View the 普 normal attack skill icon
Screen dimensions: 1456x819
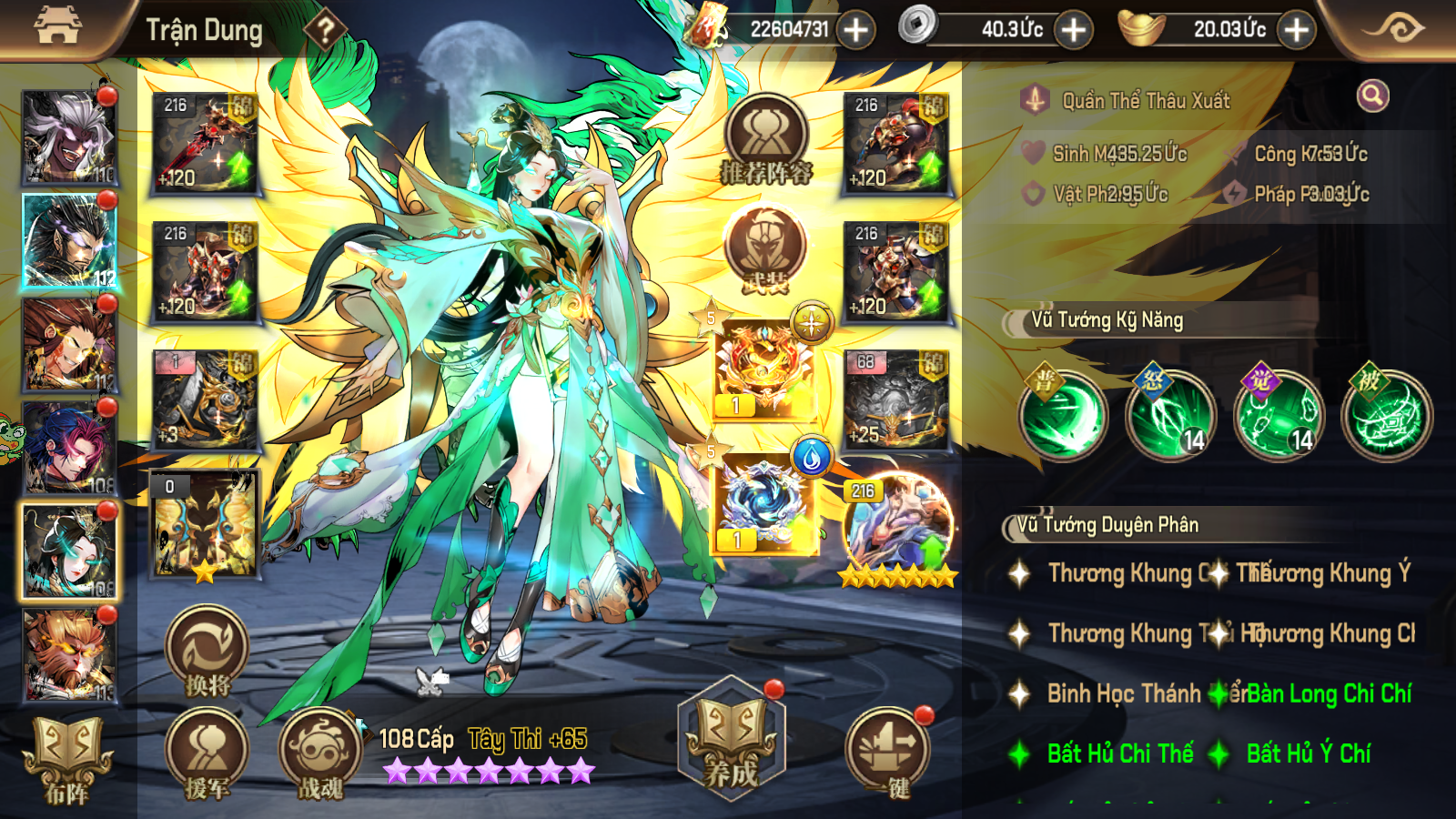coord(1063,415)
